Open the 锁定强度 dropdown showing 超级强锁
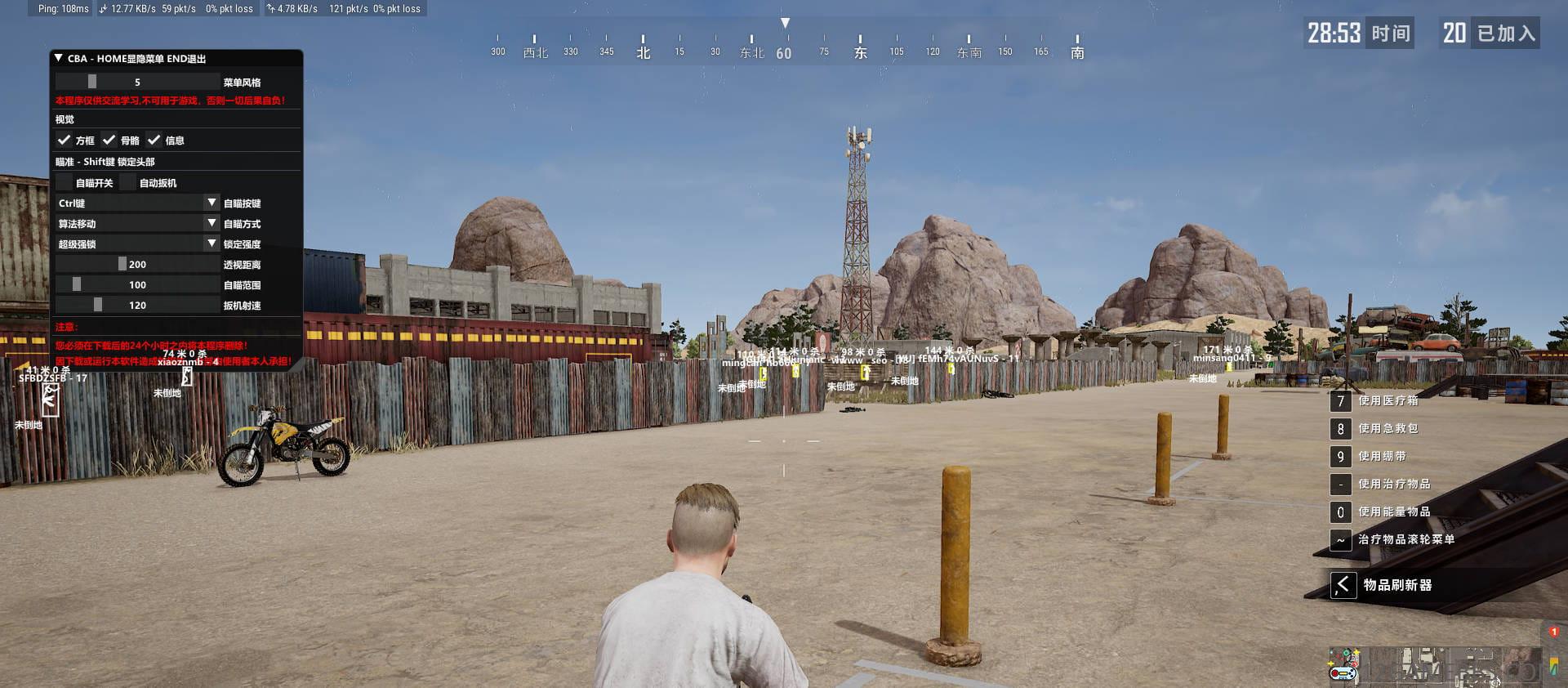1568x688 pixels. pyautogui.click(x=137, y=243)
